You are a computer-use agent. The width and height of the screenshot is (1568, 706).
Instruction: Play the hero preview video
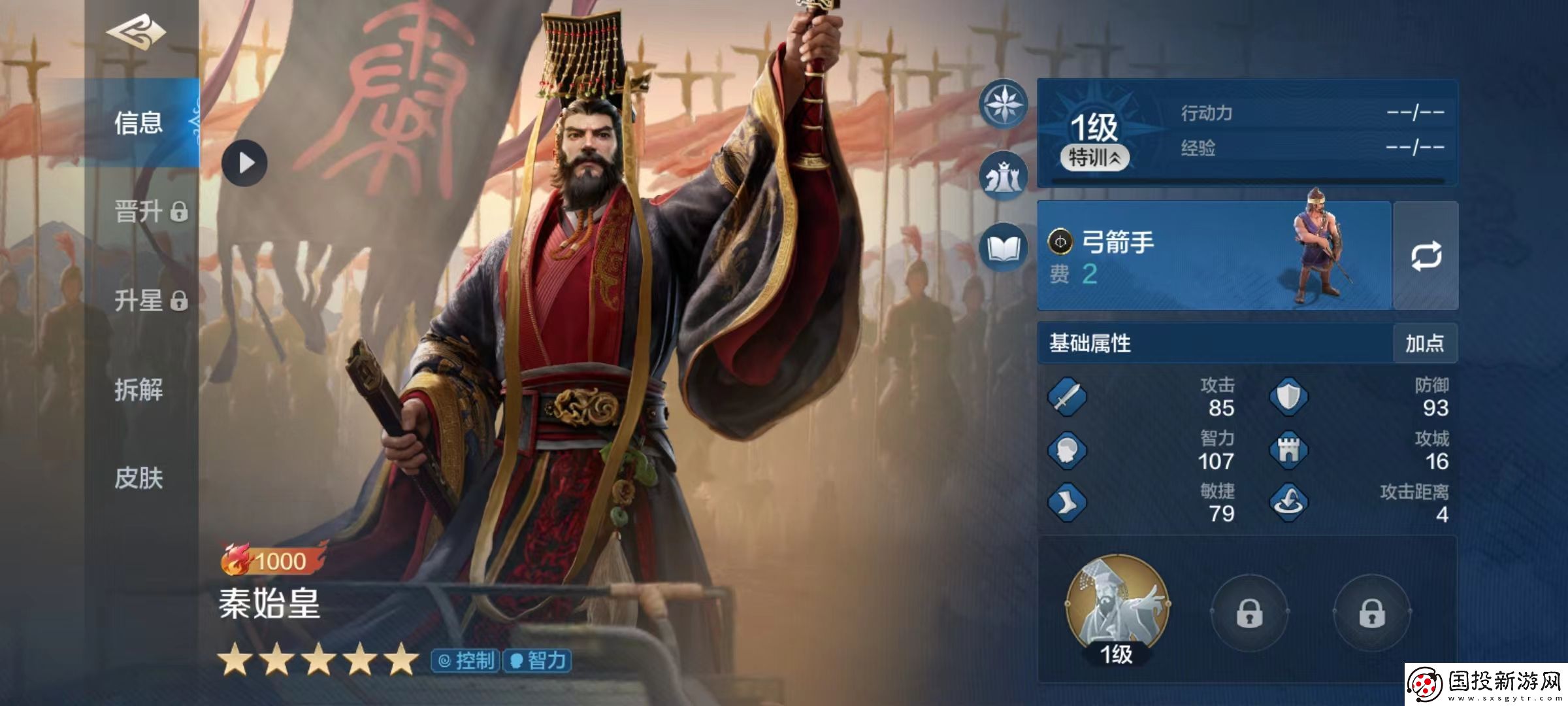pos(244,163)
